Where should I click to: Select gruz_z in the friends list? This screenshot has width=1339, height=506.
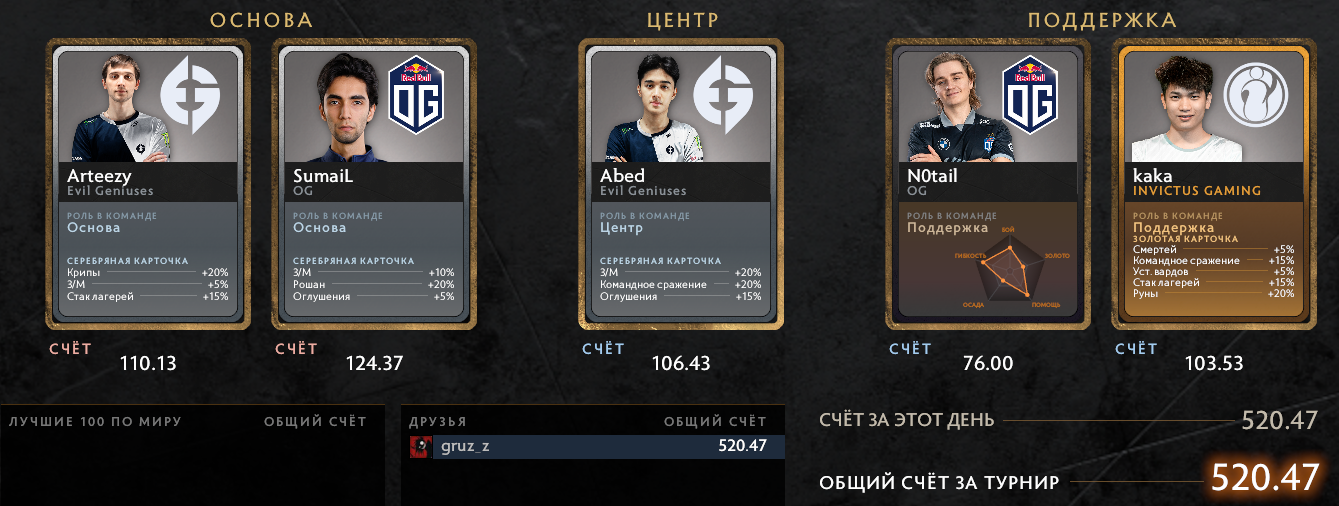click(x=600, y=446)
